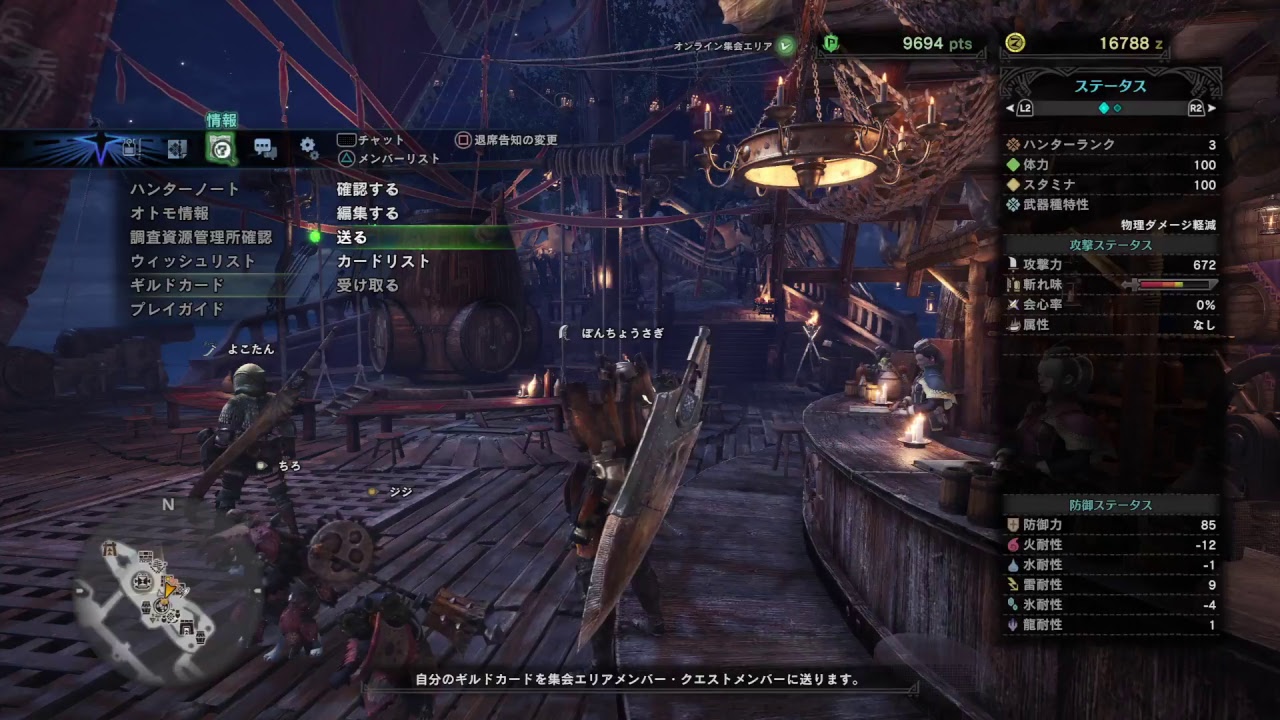Click the options gear icon in the menu bar
1280x720 pixels.
pos(307,148)
